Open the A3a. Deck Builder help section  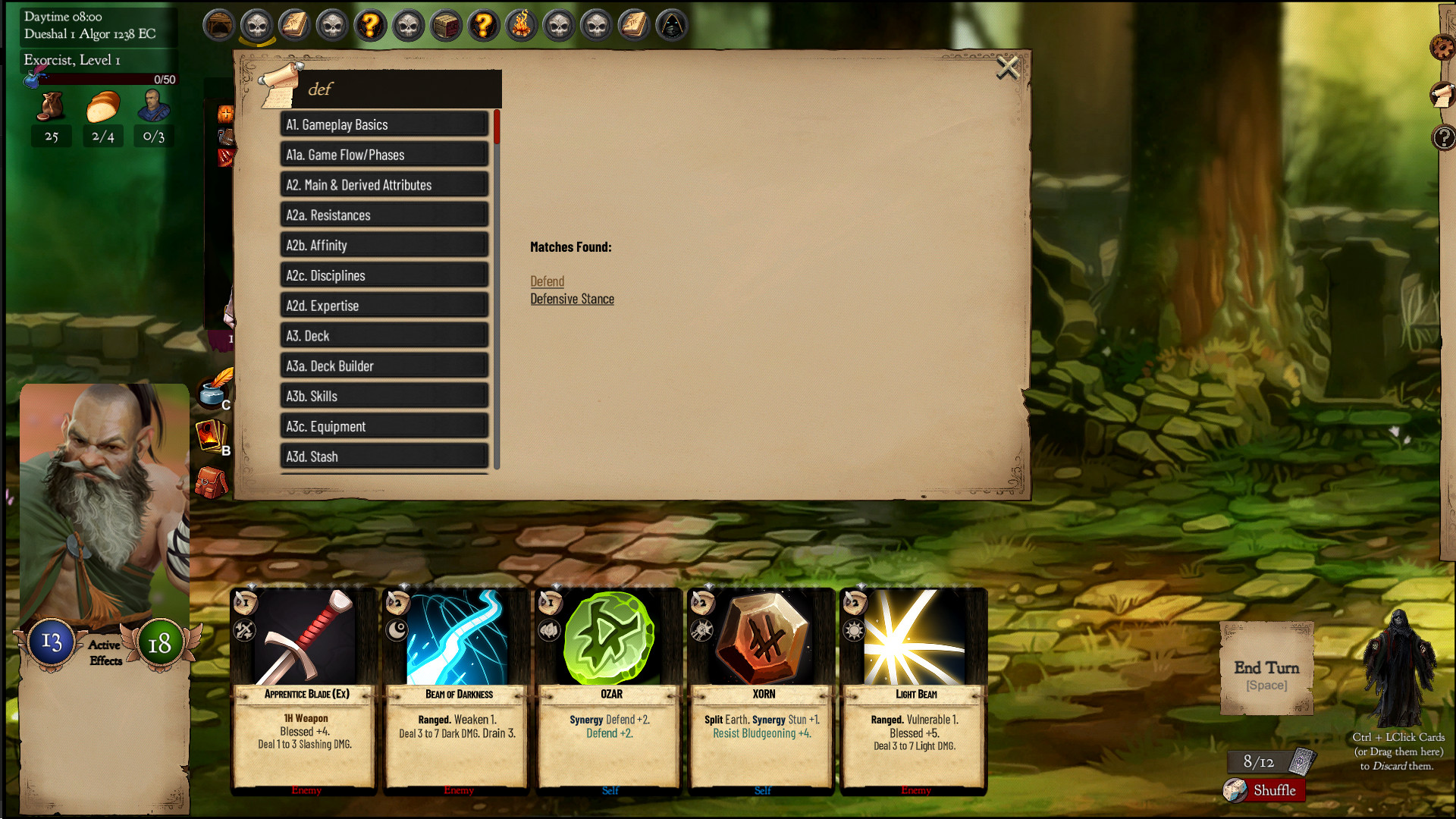pyautogui.click(x=384, y=366)
